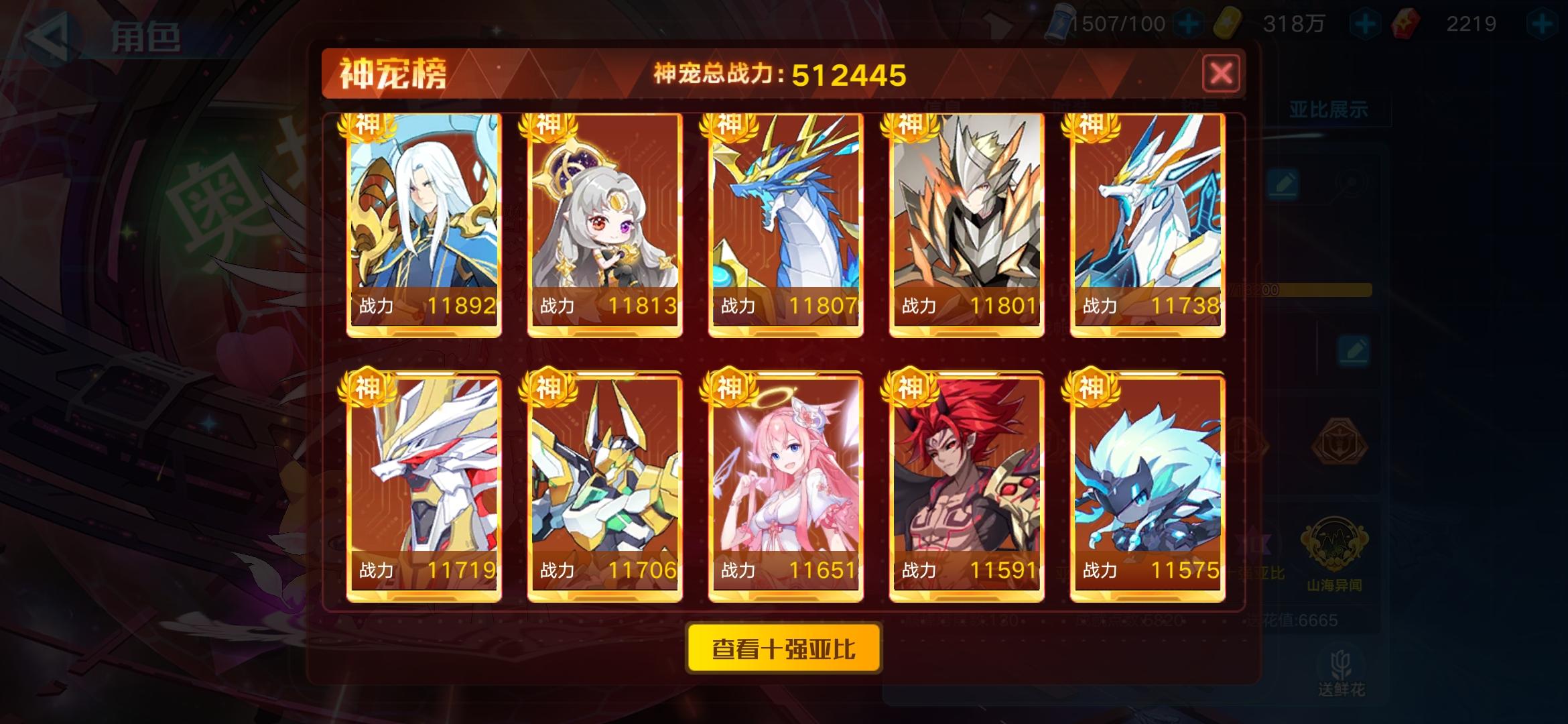Screen dimensions: 1568x724
Task: Click the plus button beside 318万 coins
Action: pyautogui.click(x=1365, y=22)
